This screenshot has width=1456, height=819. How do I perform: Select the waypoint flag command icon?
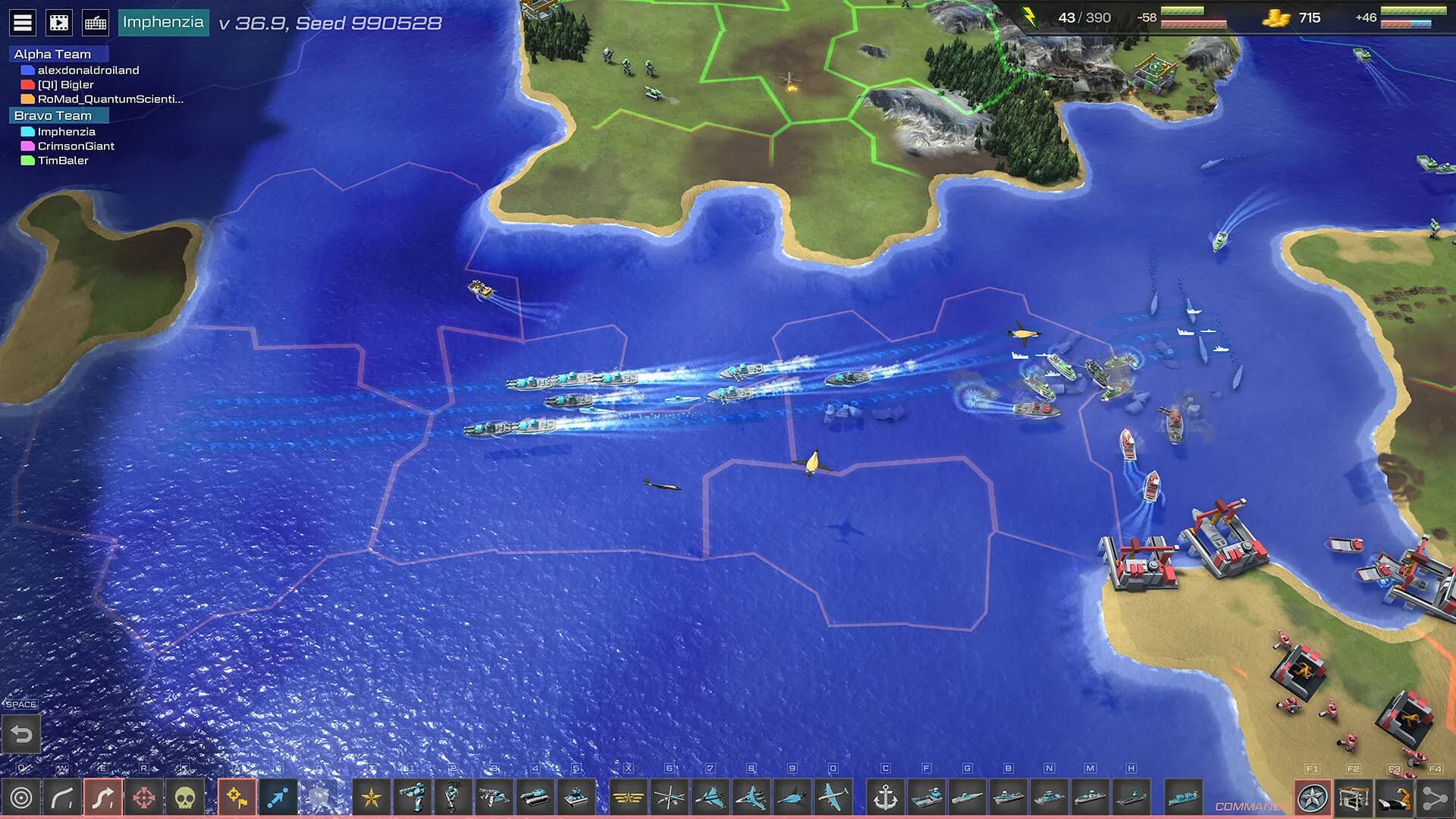237,797
